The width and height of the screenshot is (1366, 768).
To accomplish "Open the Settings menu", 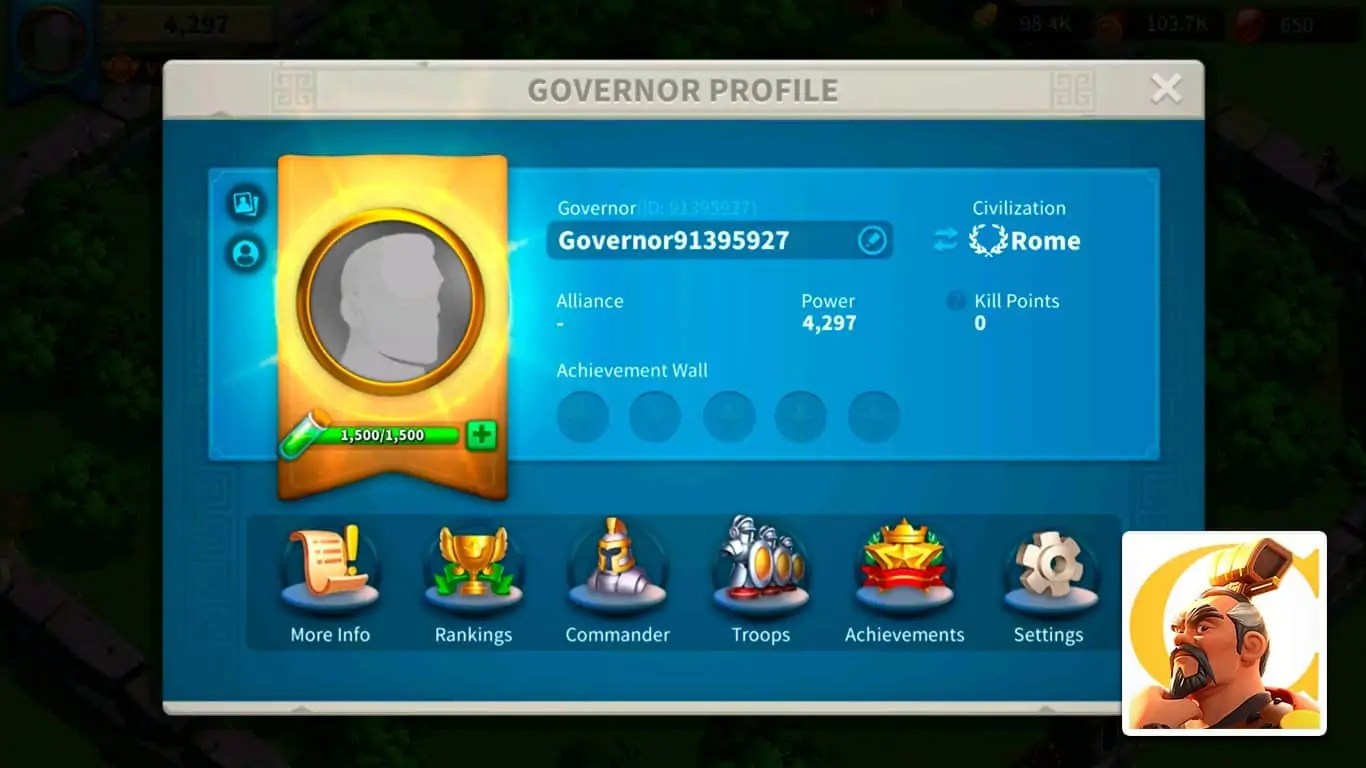I will 1048,580.
